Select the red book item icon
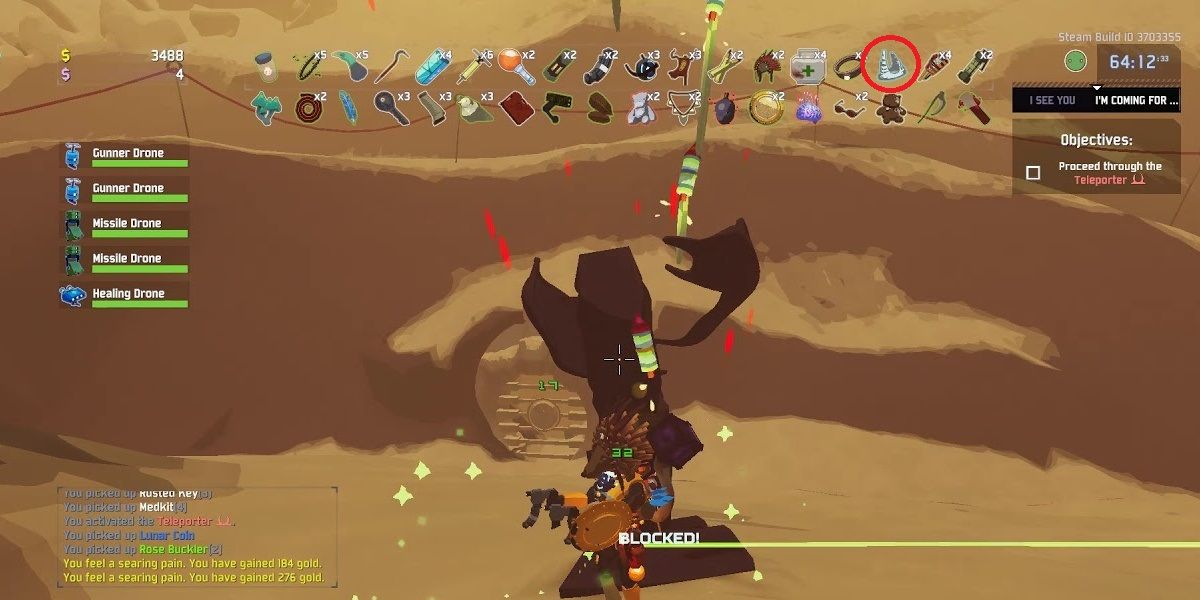The image size is (1200, 600). (514, 107)
